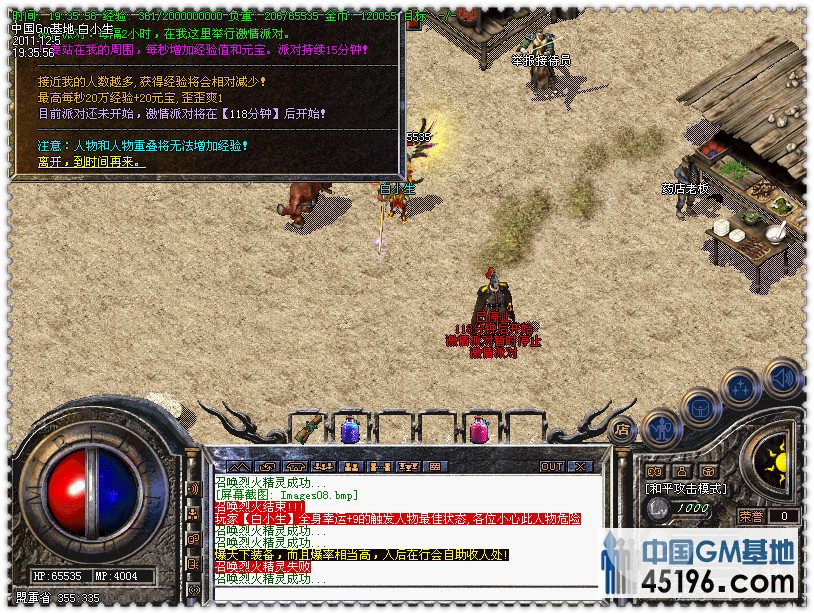Image resolution: width=814 pixels, height=614 pixels.
Task: Open the shop with the 店 button
Action: tap(621, 431)
